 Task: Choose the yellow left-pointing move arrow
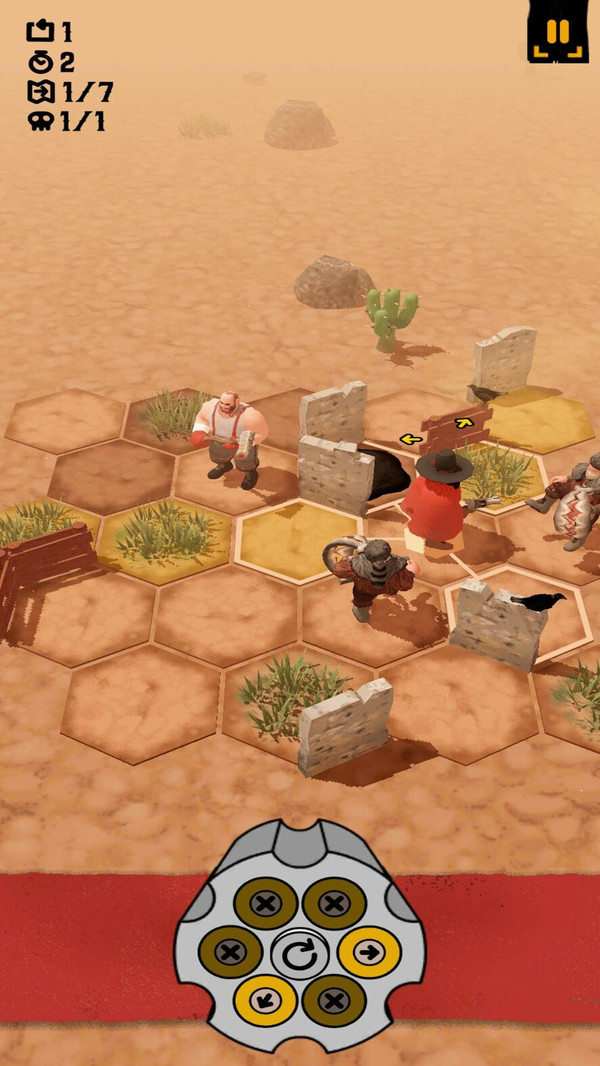[x=409, y=438]
